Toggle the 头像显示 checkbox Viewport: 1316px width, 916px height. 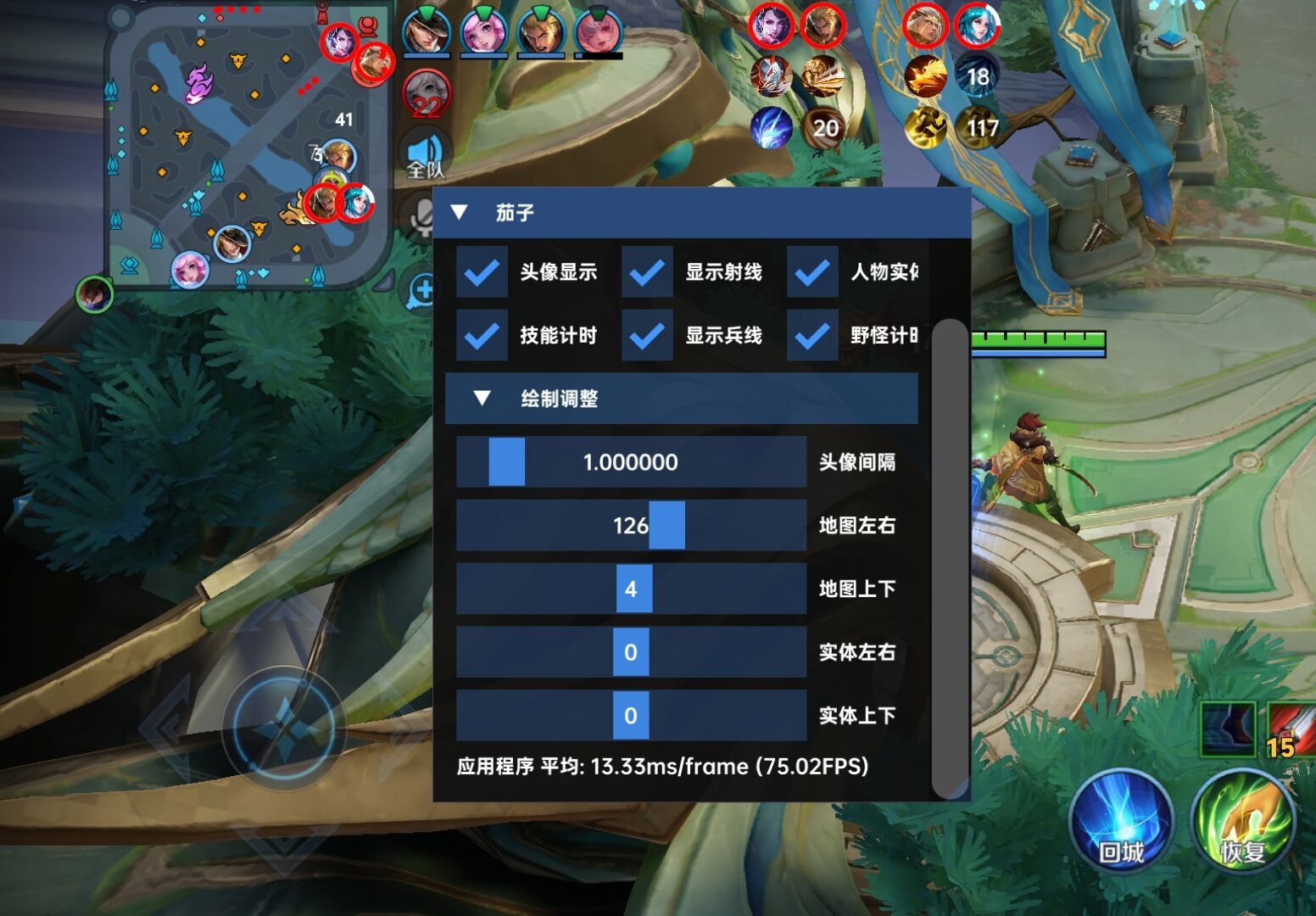pyautogui.click(x=482, y=272)
